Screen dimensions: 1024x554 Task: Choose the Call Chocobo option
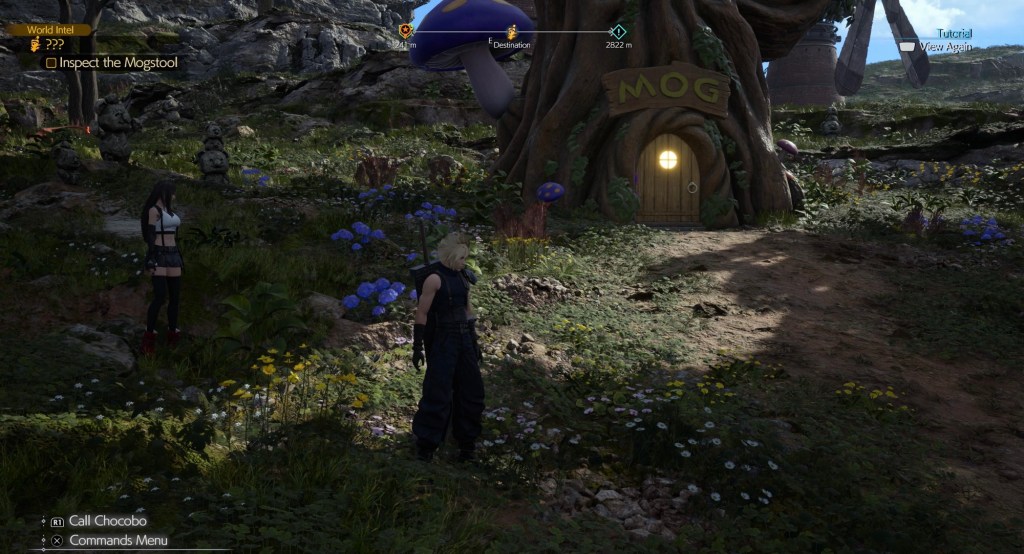tap(107, 521)
